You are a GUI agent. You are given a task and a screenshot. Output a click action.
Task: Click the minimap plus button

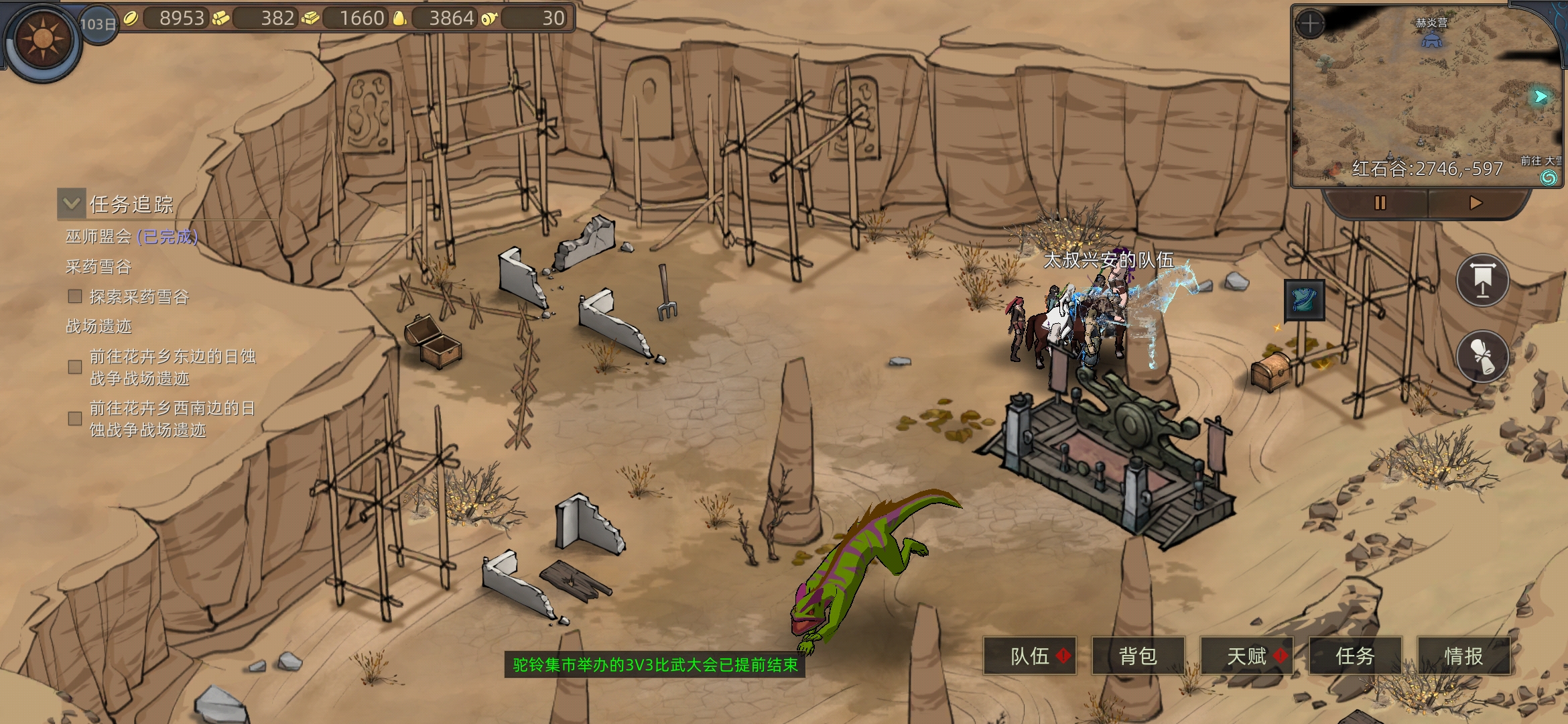[1310, 24]
